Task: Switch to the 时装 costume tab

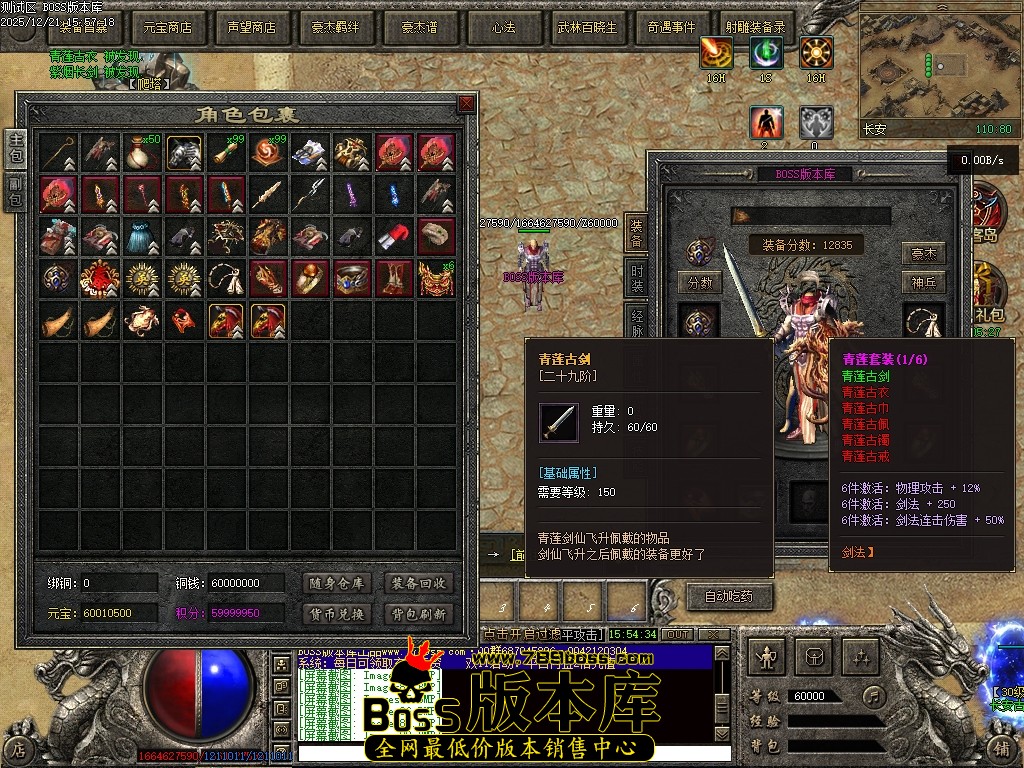Action: coord(636,276)
